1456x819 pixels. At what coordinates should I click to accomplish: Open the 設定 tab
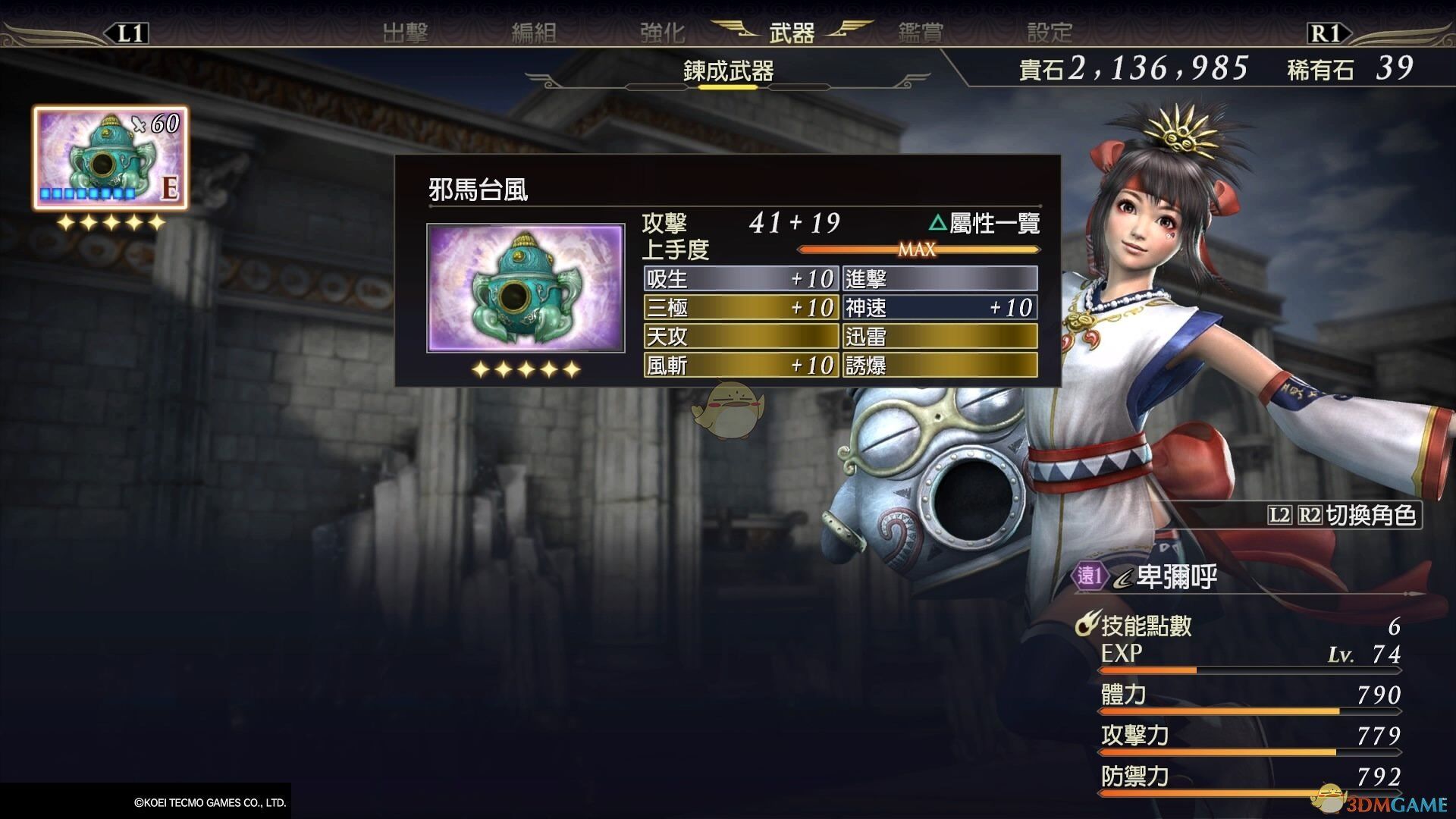point(1050,33)
